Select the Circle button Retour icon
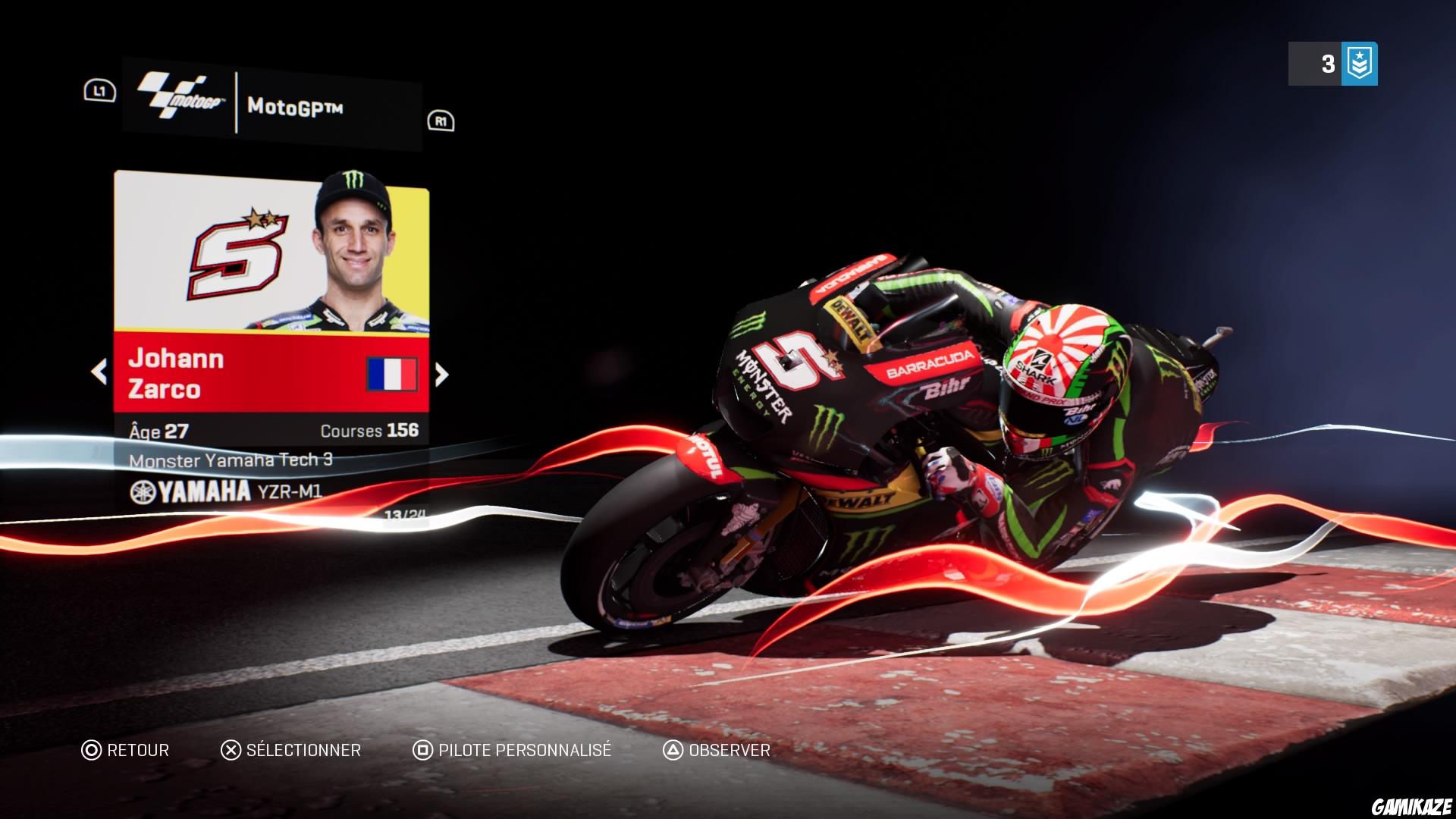The width and height of the screenshot is (1456, 819). 93,751
